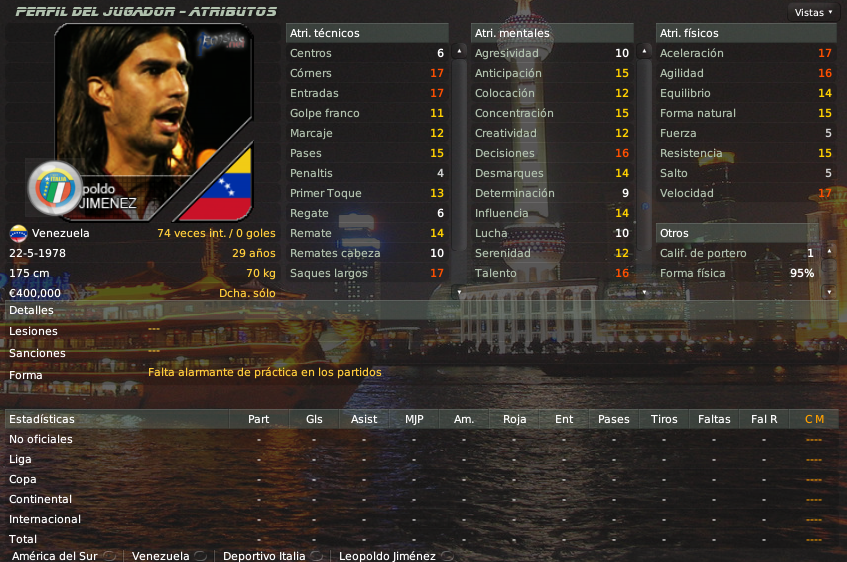Go to the América del Sur breadcrumb

click(x=54, y=556)
